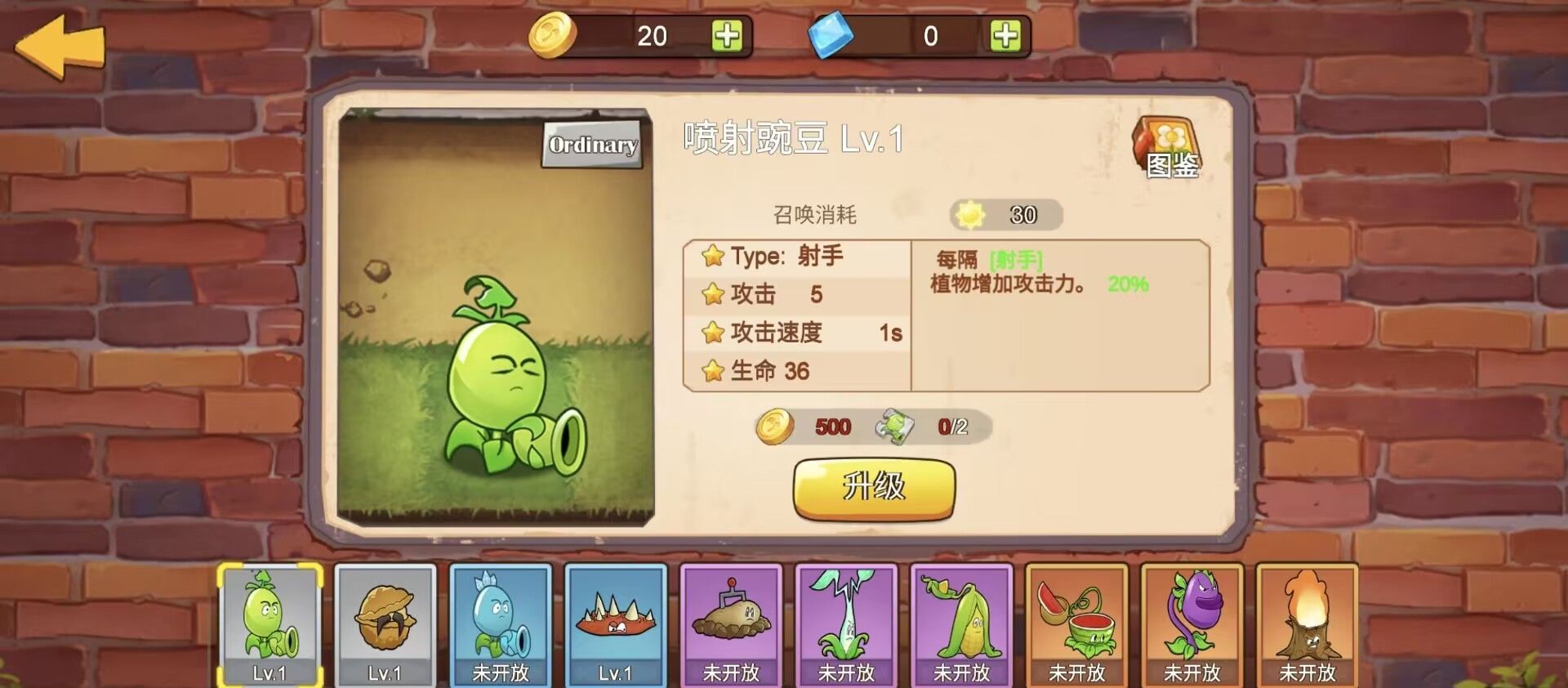Upgrade the plant with the 升级 button
The height and width of the screenshot is (688, 1568).
coord(874,488)
